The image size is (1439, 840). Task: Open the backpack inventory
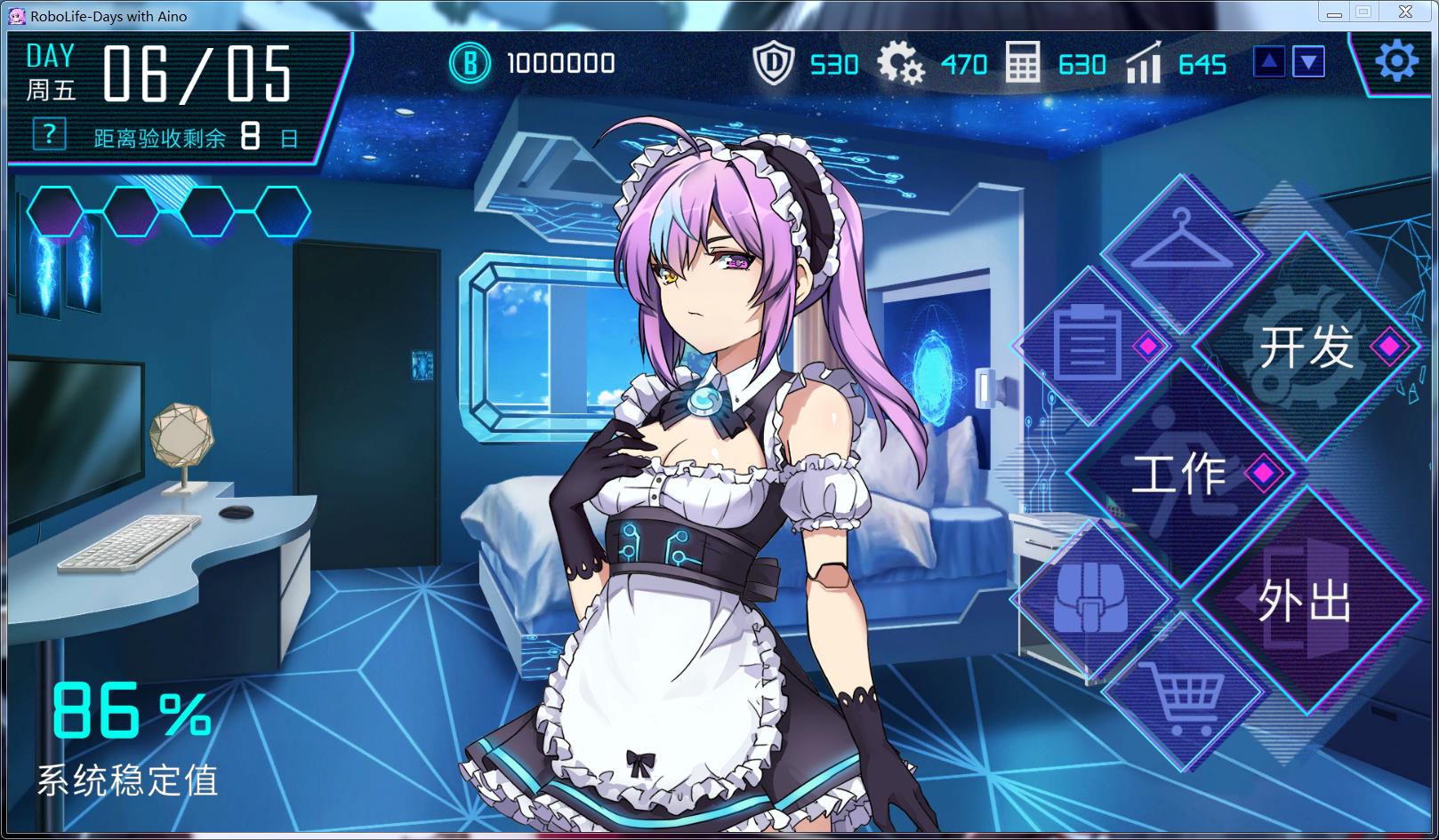click(1089, 597)
